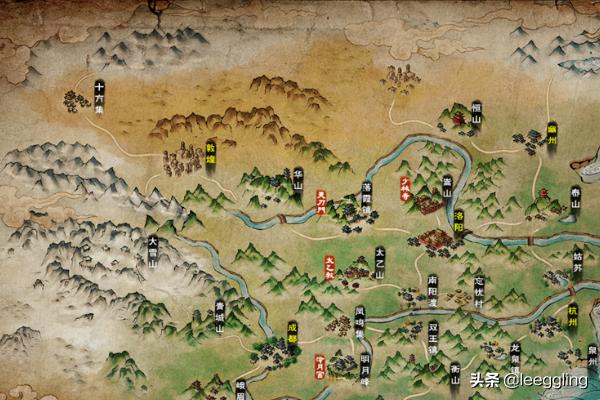The width and height of the screenshot is (600, 400).
Task: Select the 双王镇 town label
Action: pyautogui.click(x=433, y=333)
